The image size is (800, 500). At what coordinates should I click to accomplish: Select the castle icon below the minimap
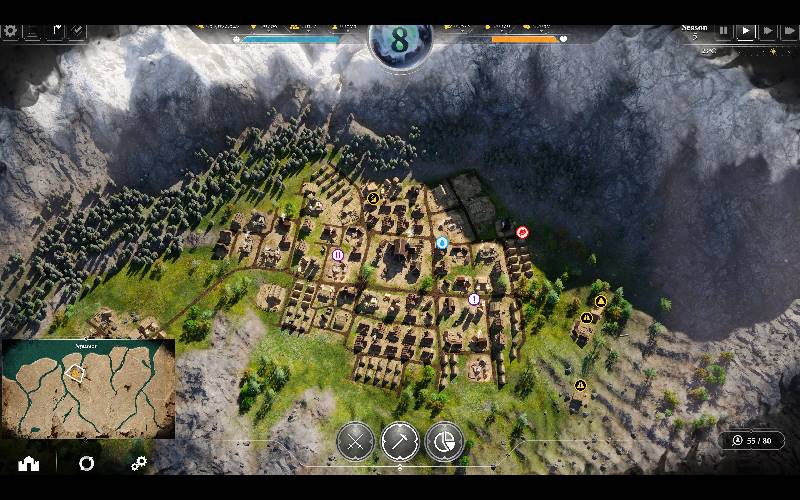point(27,463)
